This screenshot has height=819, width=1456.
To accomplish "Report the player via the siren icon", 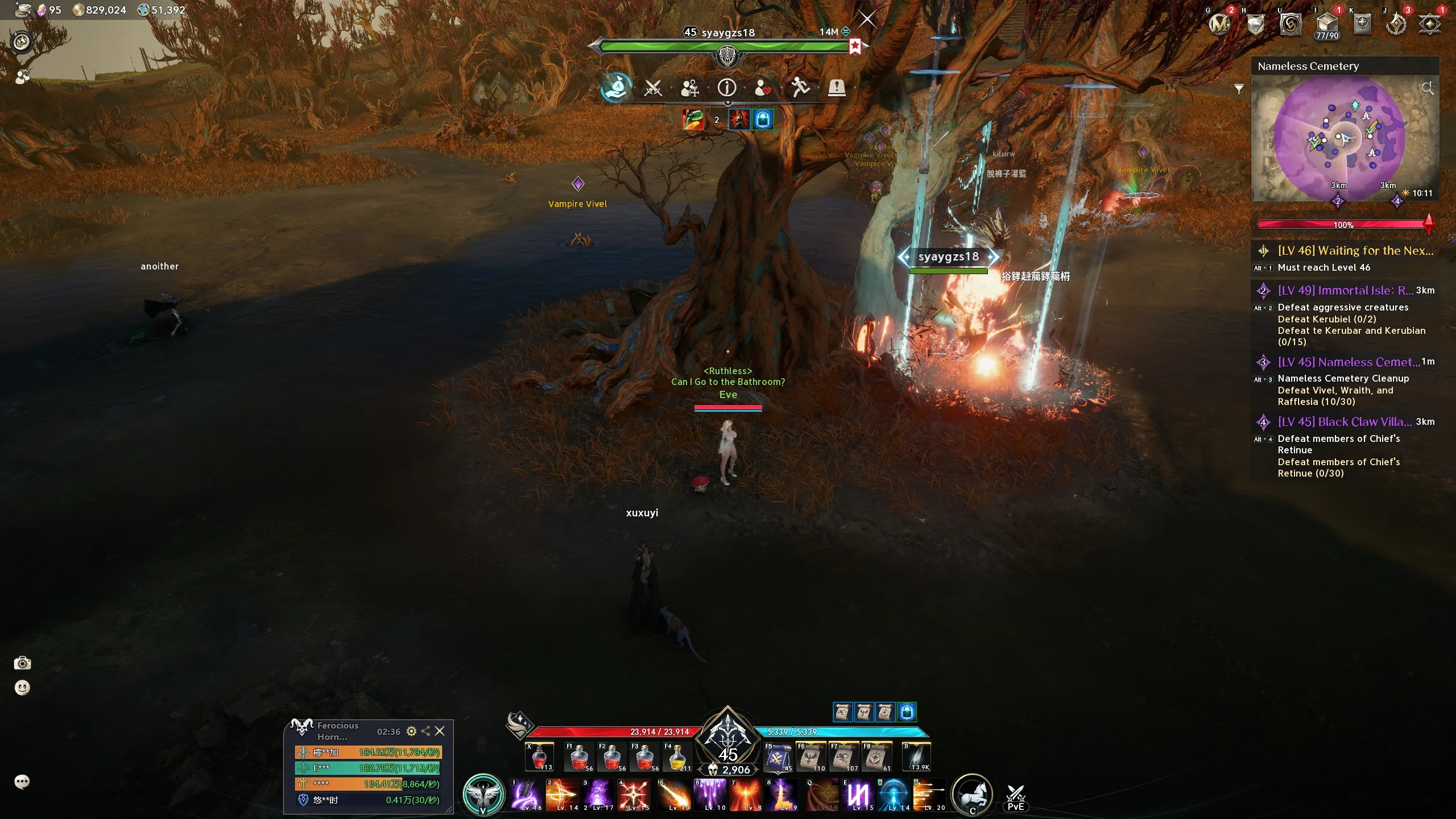I will tap(836, 88).
